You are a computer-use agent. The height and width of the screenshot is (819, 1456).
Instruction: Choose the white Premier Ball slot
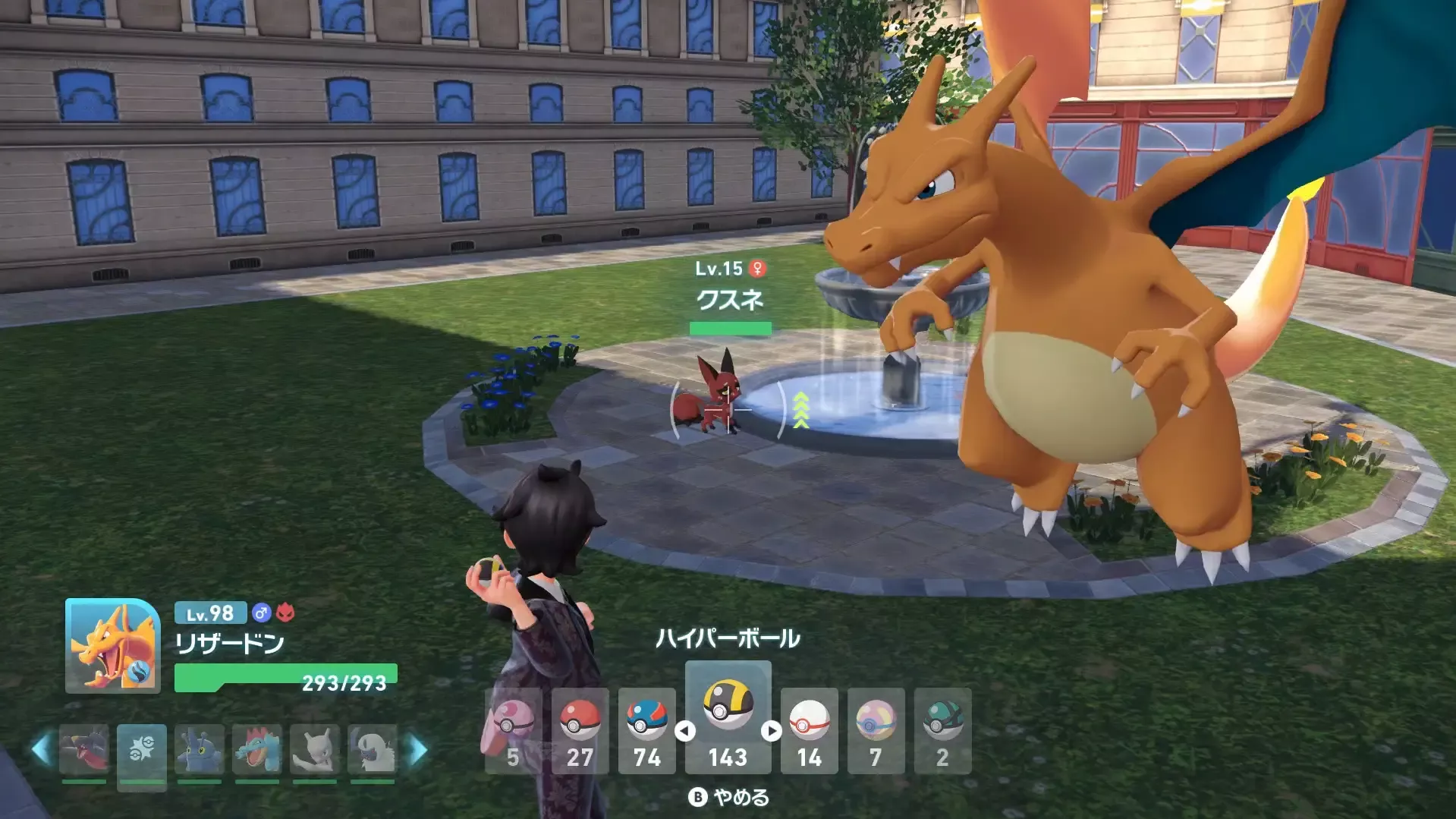pos(809,730)
